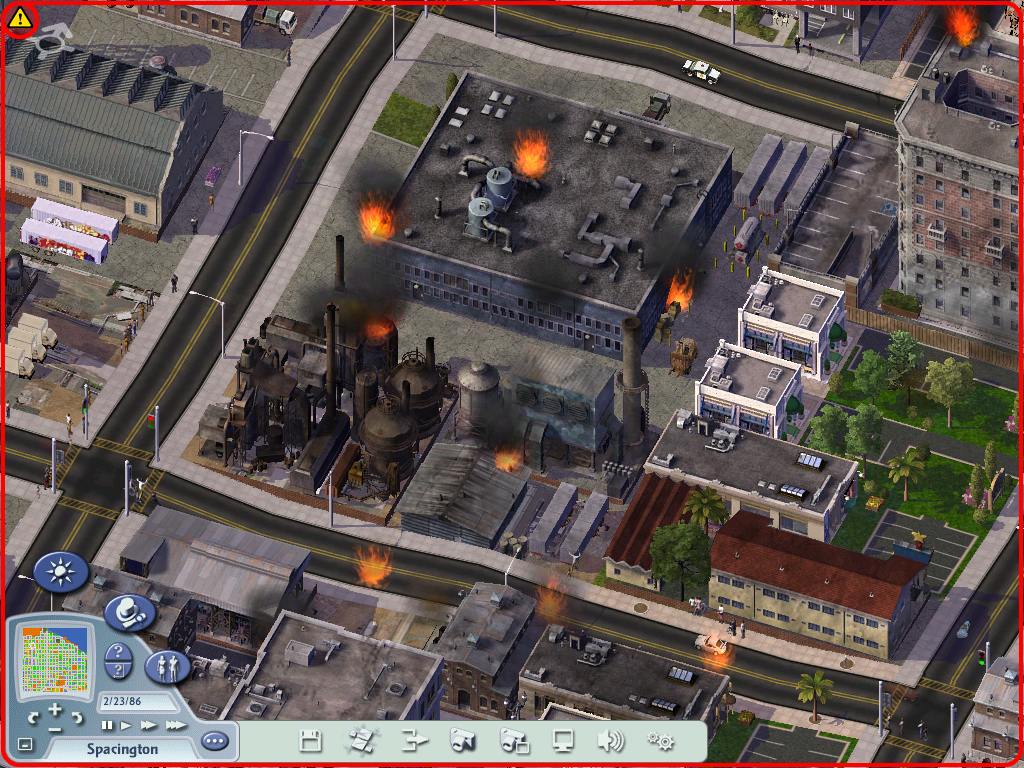
Task: Open God mode with the sun button
Action: [x=62, y=572]
